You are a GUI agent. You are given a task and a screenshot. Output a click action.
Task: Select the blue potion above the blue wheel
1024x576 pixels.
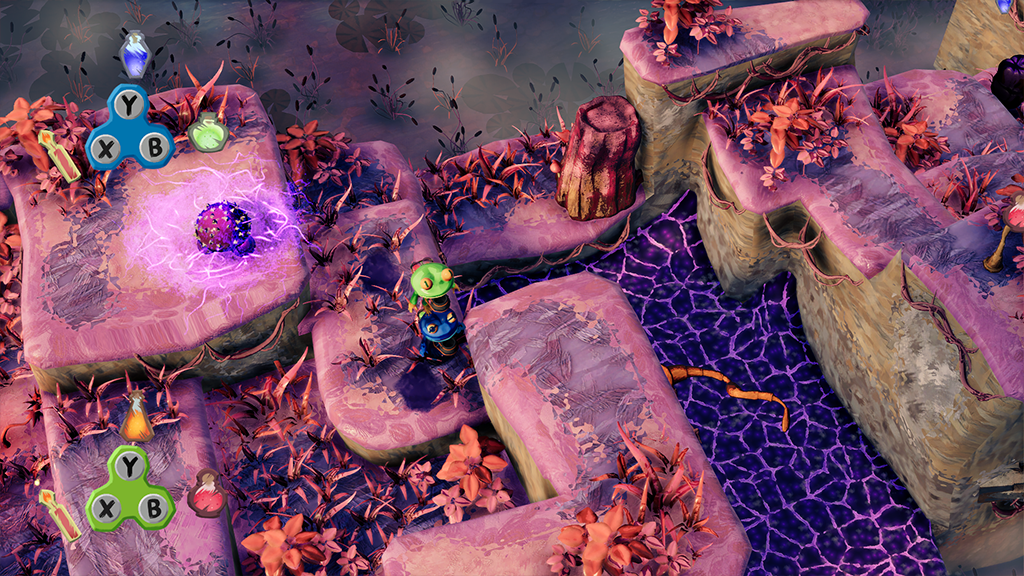point(135,54)
